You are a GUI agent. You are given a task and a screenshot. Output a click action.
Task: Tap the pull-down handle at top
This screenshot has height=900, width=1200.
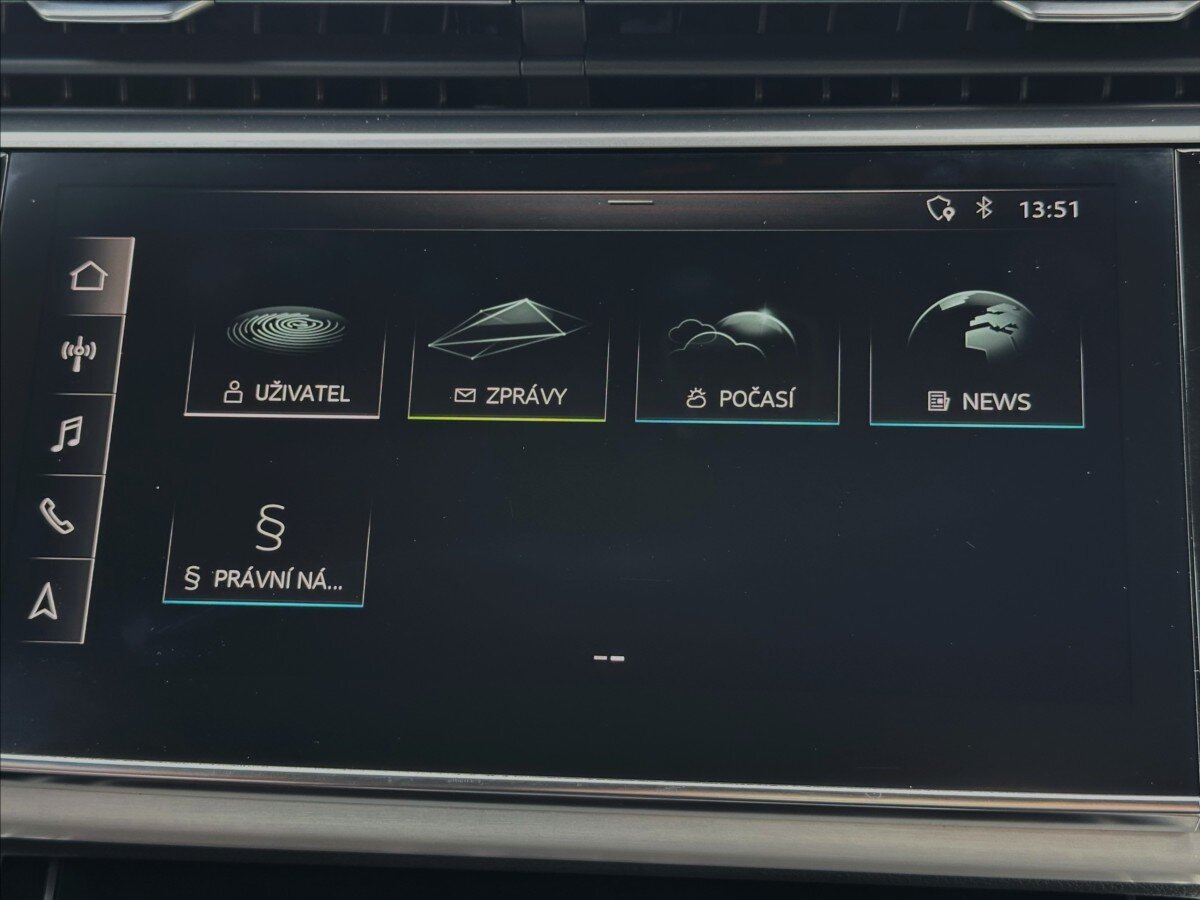630,202
